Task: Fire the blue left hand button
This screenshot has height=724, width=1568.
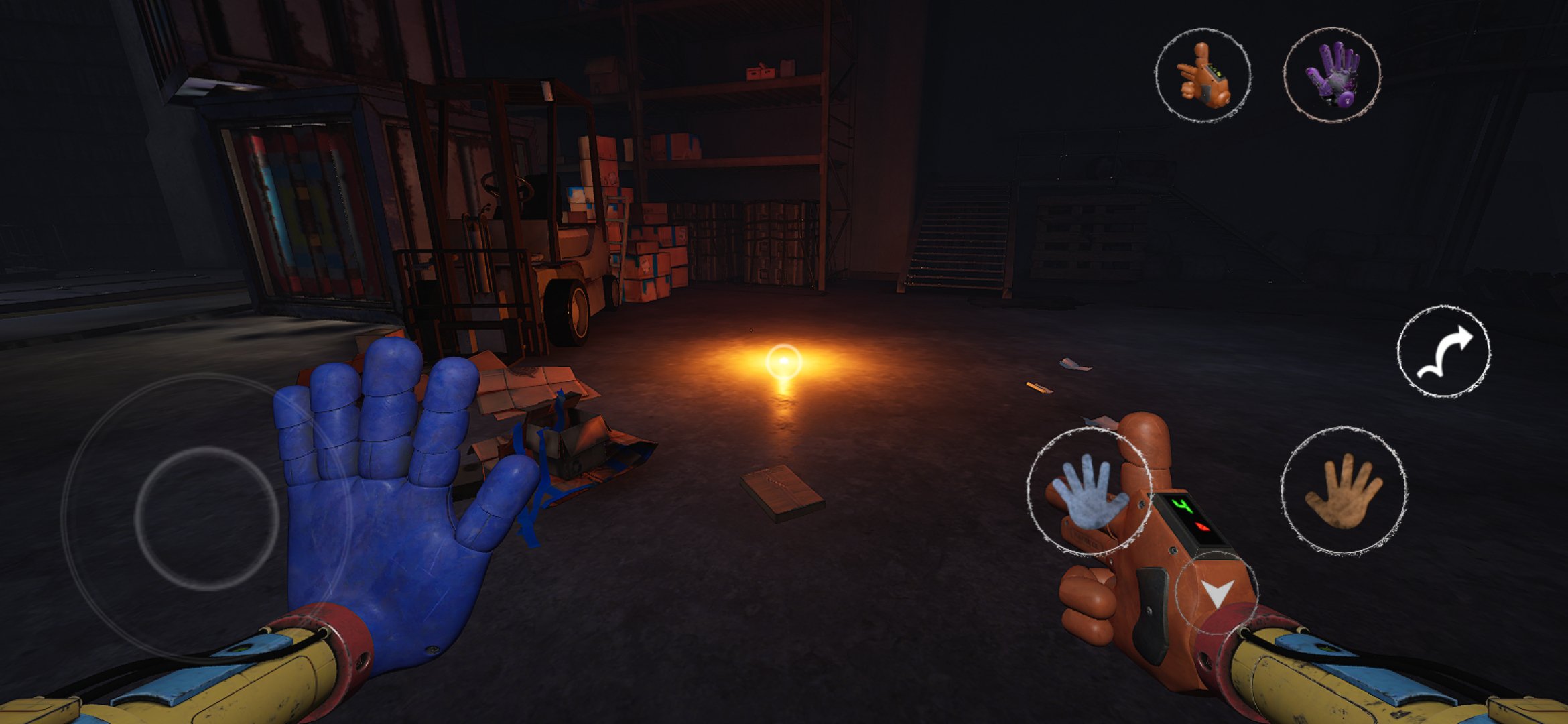Action: pyautogui.click(x=1087, y=491)
